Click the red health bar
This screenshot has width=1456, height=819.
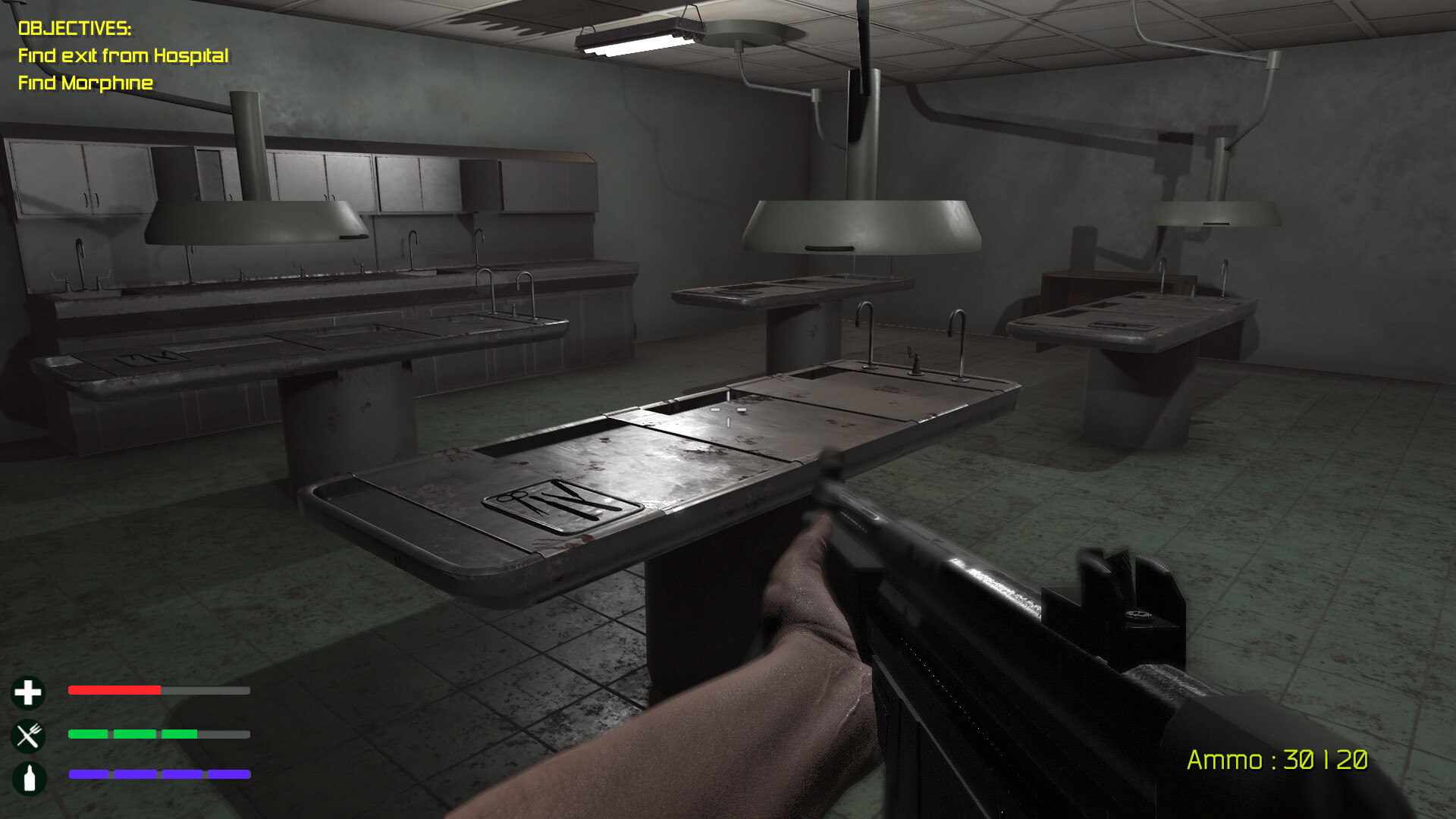[x=114, y=691]
